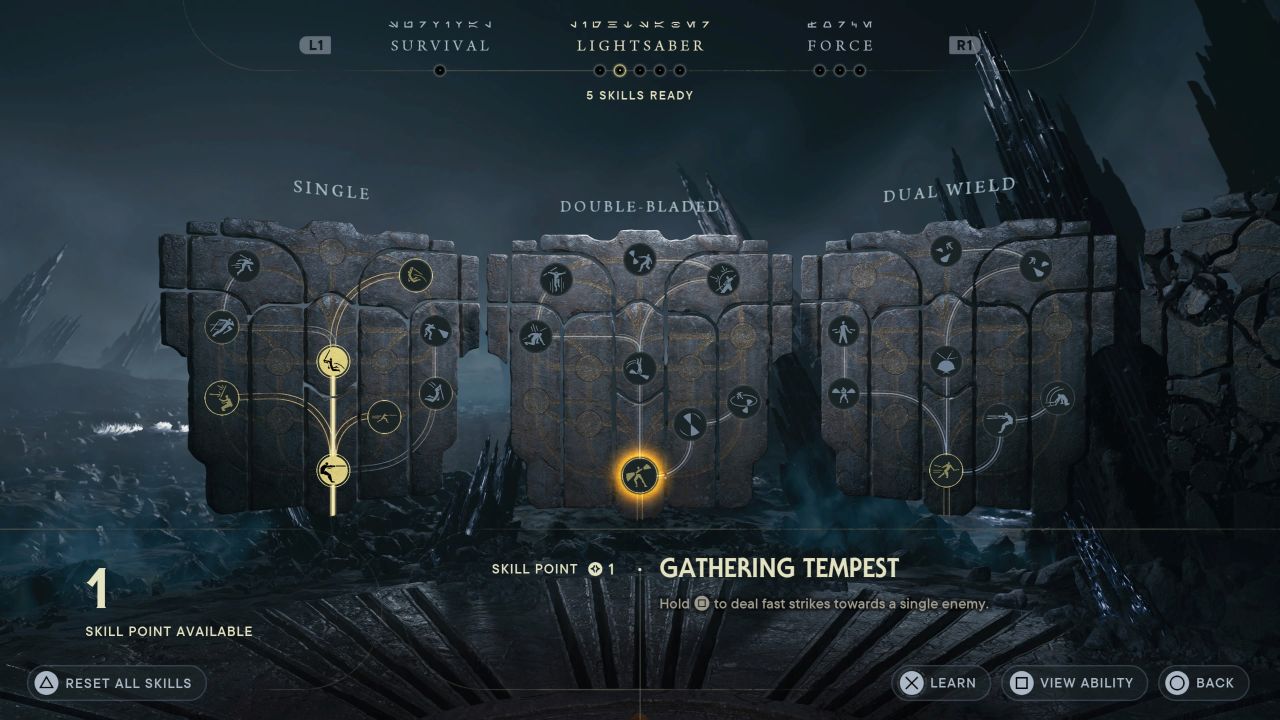The image size is (1280, 720).
Task: Open the Force skill tab
Action: 840,46
